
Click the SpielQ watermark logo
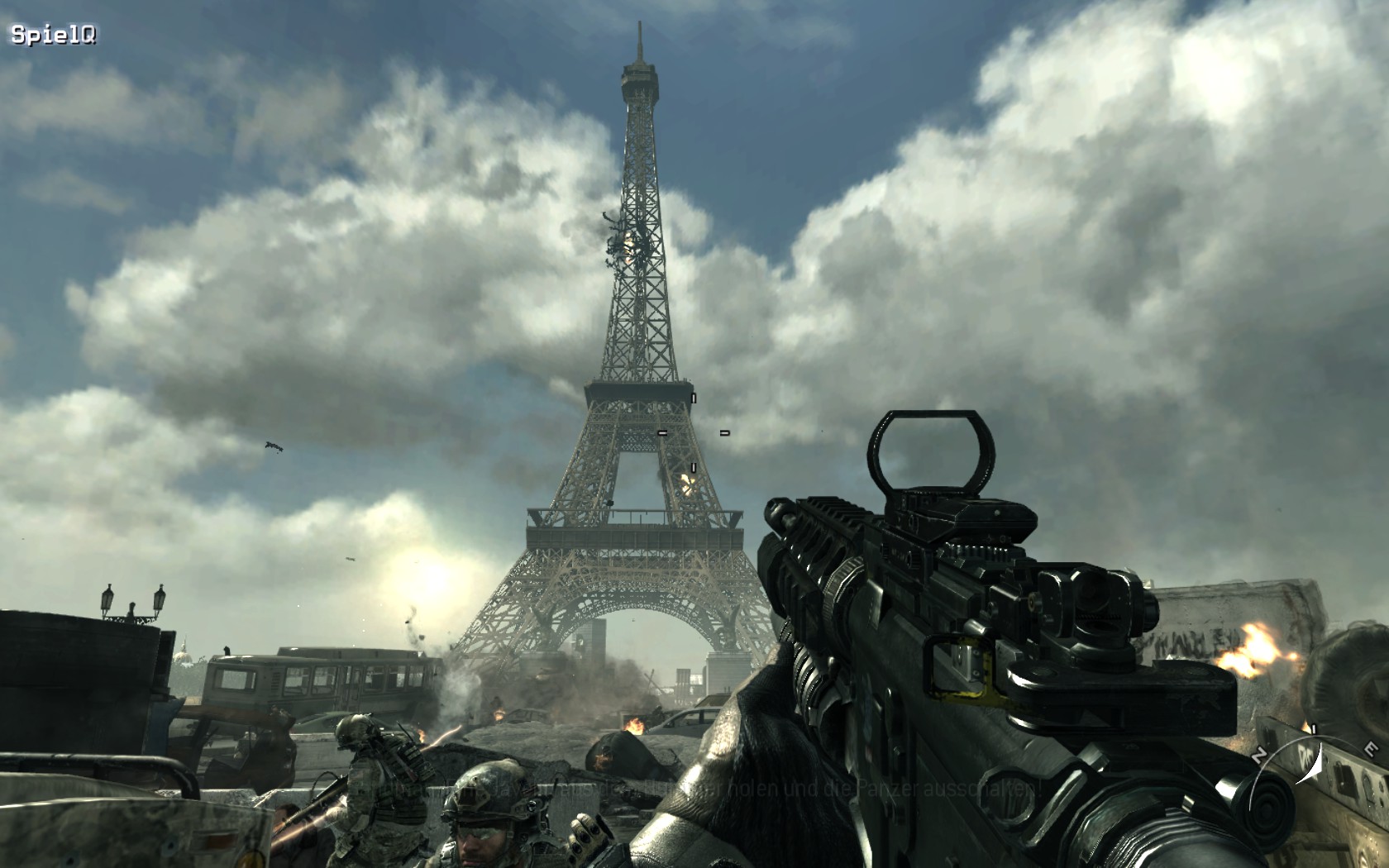(x=53, y=35)
